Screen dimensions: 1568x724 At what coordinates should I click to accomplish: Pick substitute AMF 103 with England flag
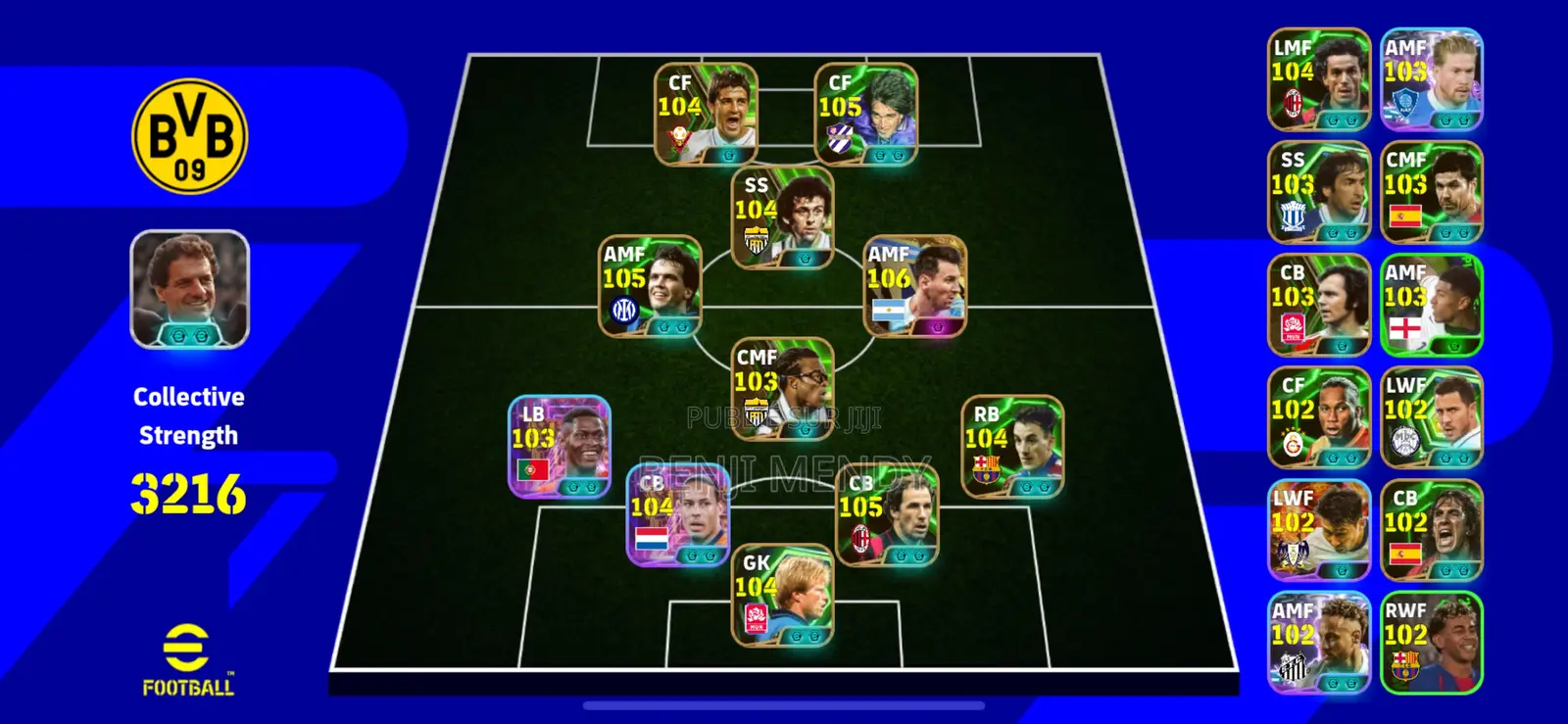coord(1431,305)
